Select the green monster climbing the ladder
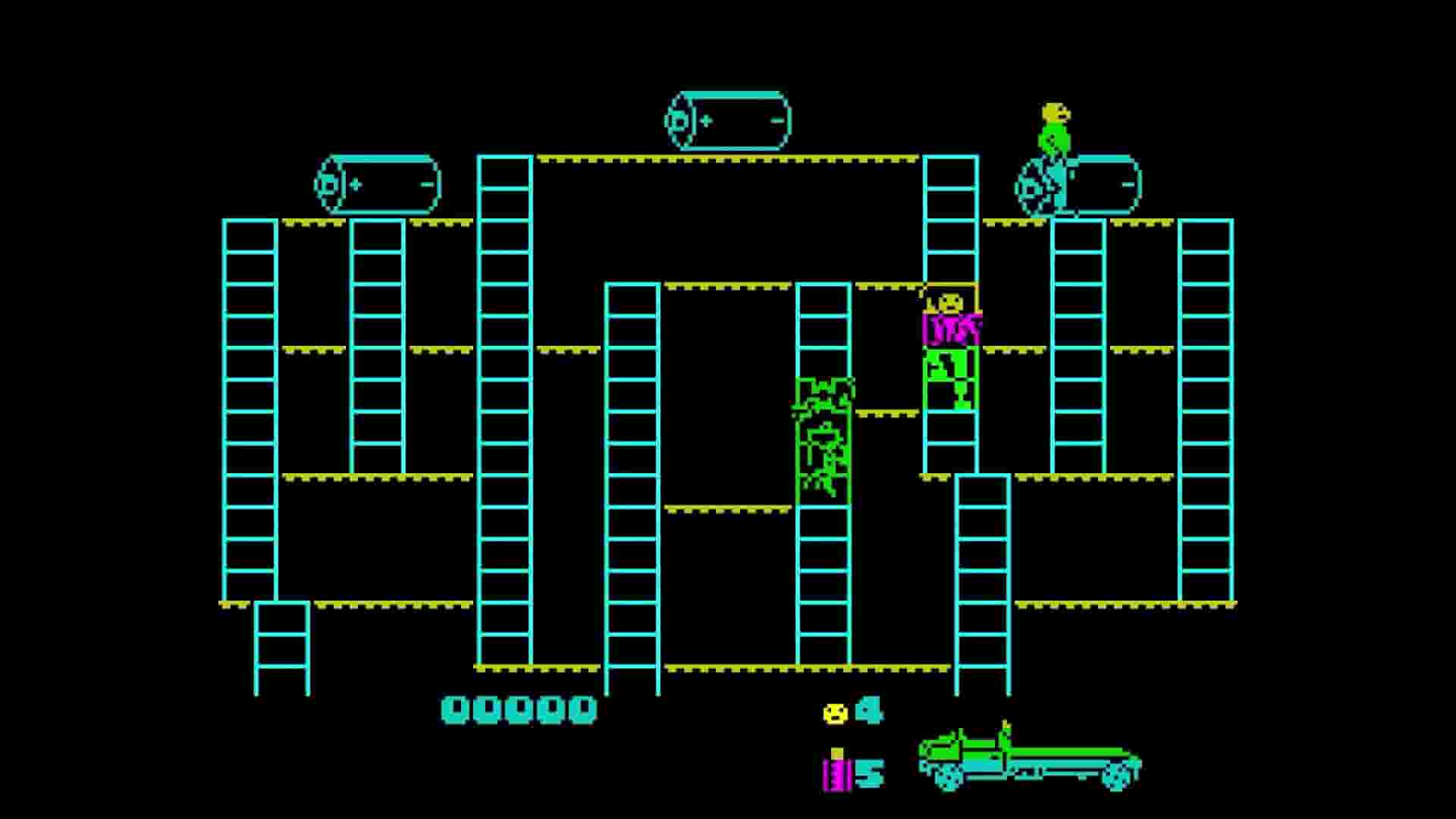This screenshot has width=1456, height=819. 823,440
